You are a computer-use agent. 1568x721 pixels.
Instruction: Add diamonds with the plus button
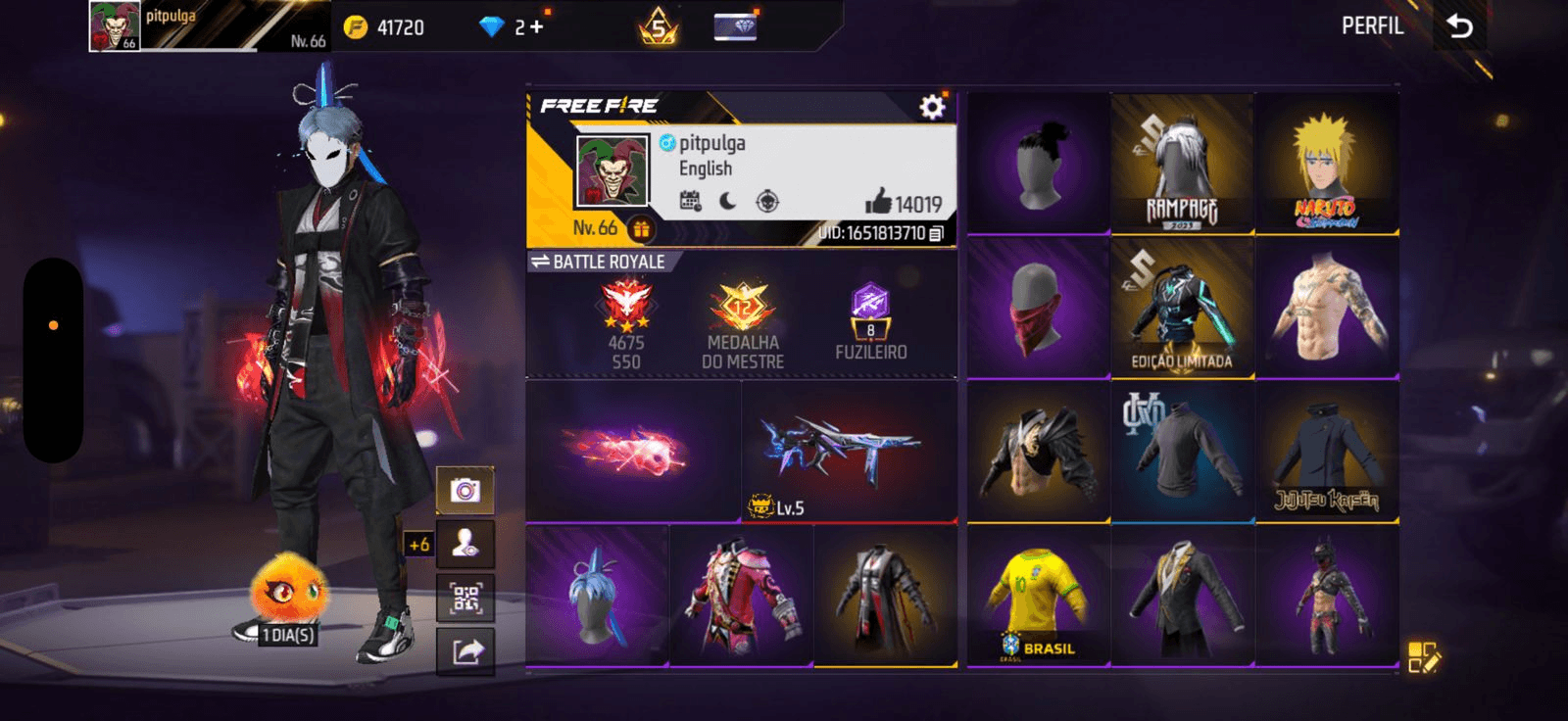pos(536,27)
